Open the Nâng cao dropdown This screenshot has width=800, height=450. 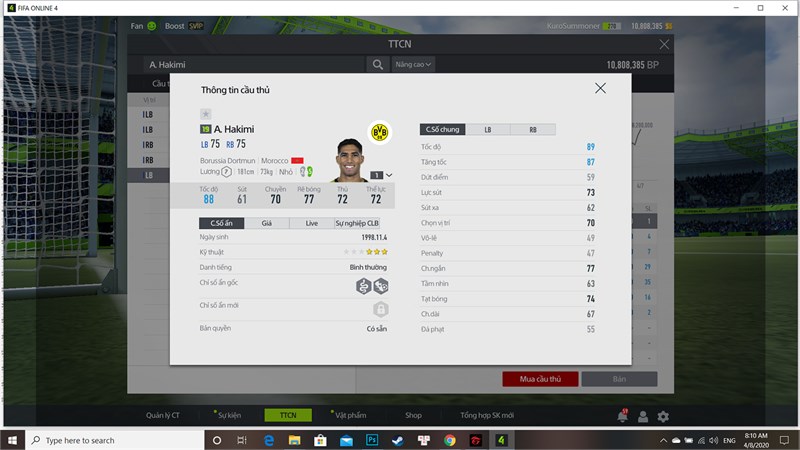(413, 65)
